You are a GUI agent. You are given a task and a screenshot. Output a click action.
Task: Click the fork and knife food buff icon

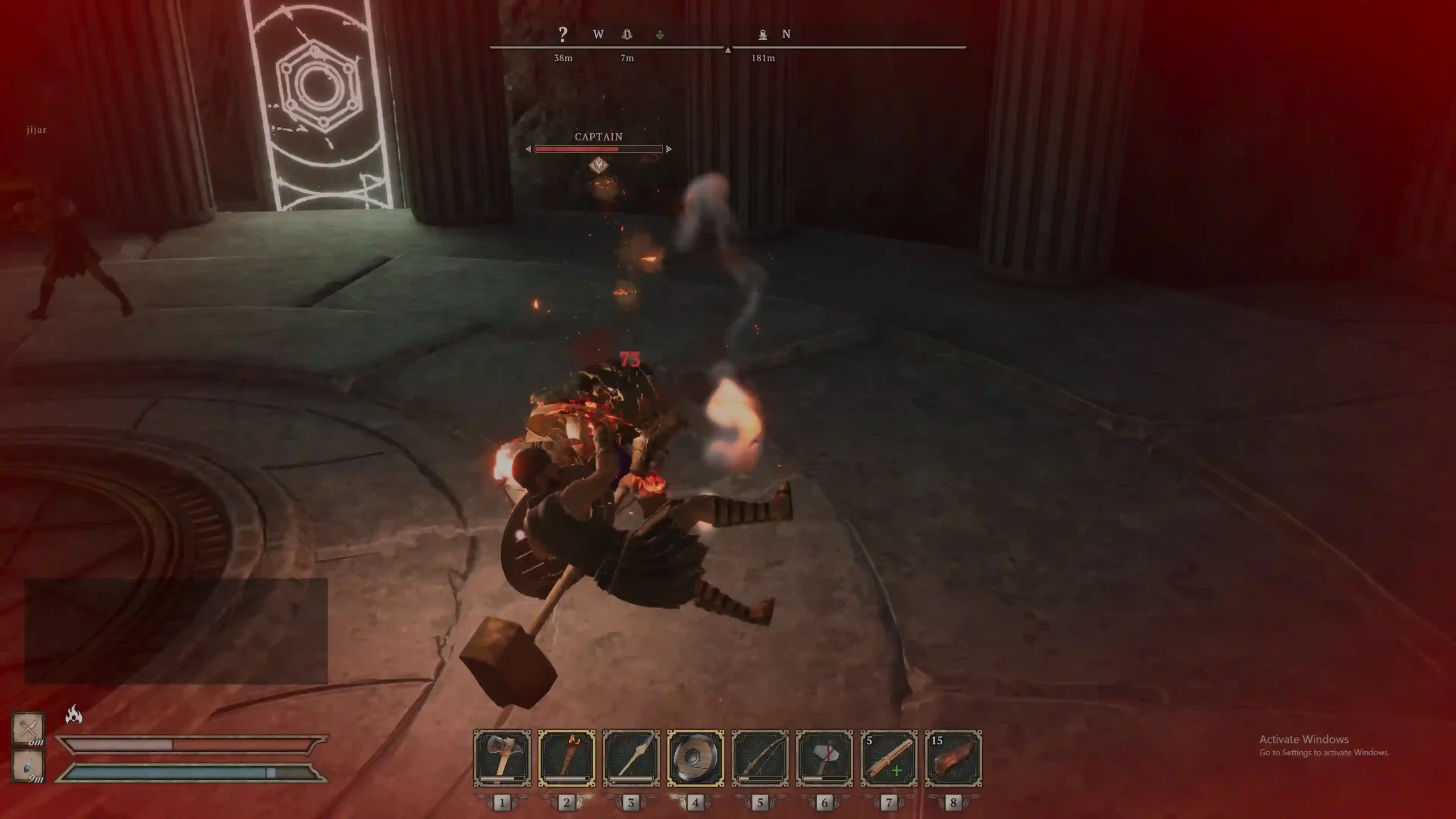point(28,727)
